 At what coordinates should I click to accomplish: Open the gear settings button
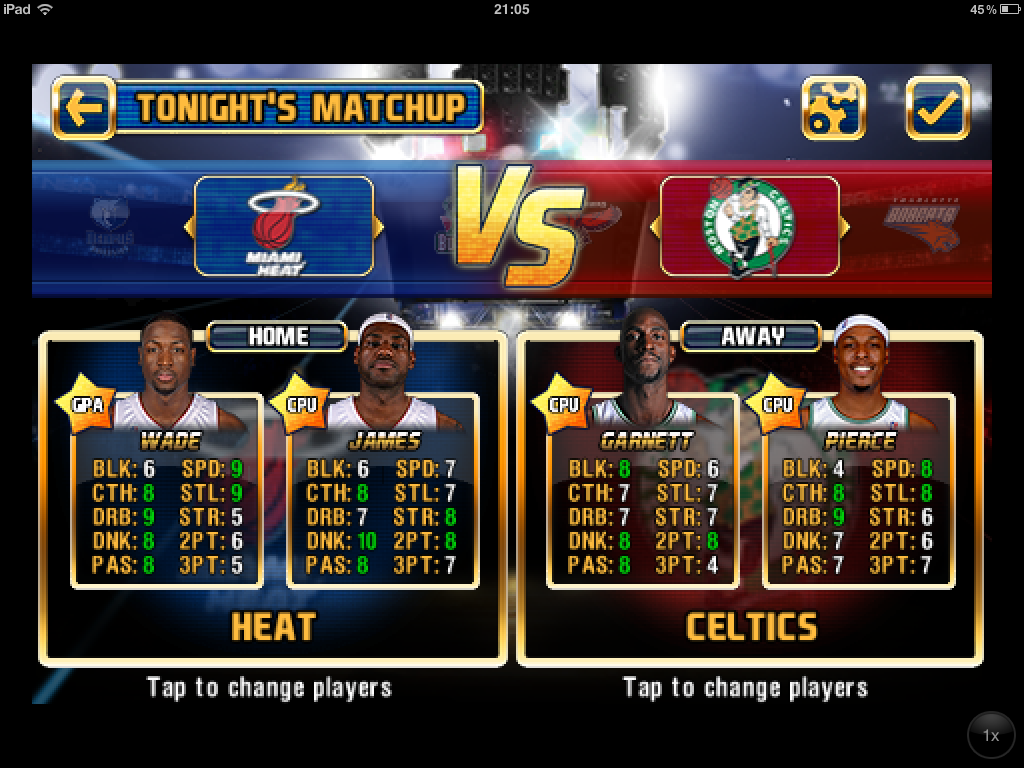point(833,108)
